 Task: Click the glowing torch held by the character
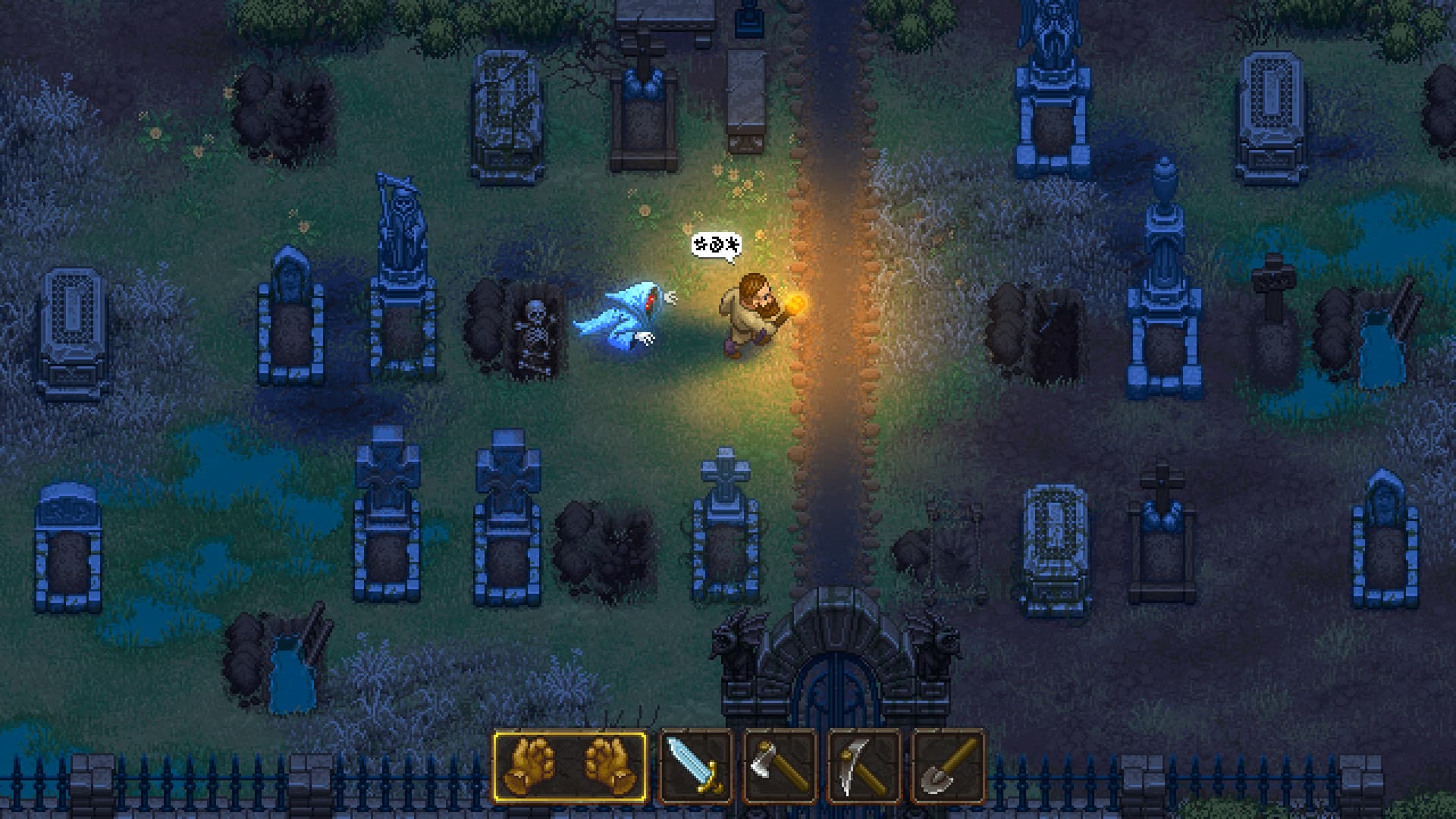click(x=793, y=303)
